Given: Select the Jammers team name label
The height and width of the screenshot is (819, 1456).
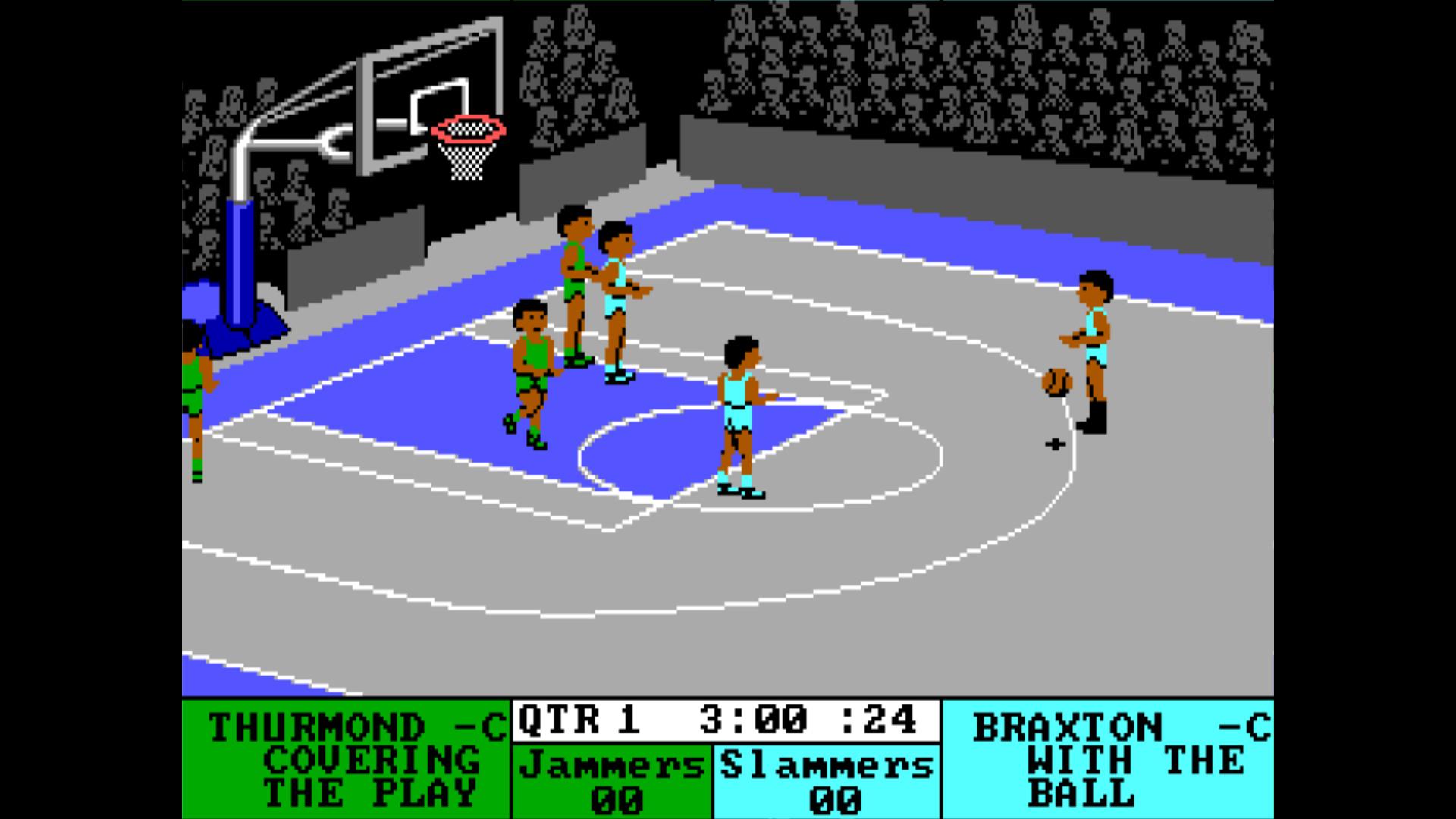Looking at the screenshot, I should pos(614,766).
